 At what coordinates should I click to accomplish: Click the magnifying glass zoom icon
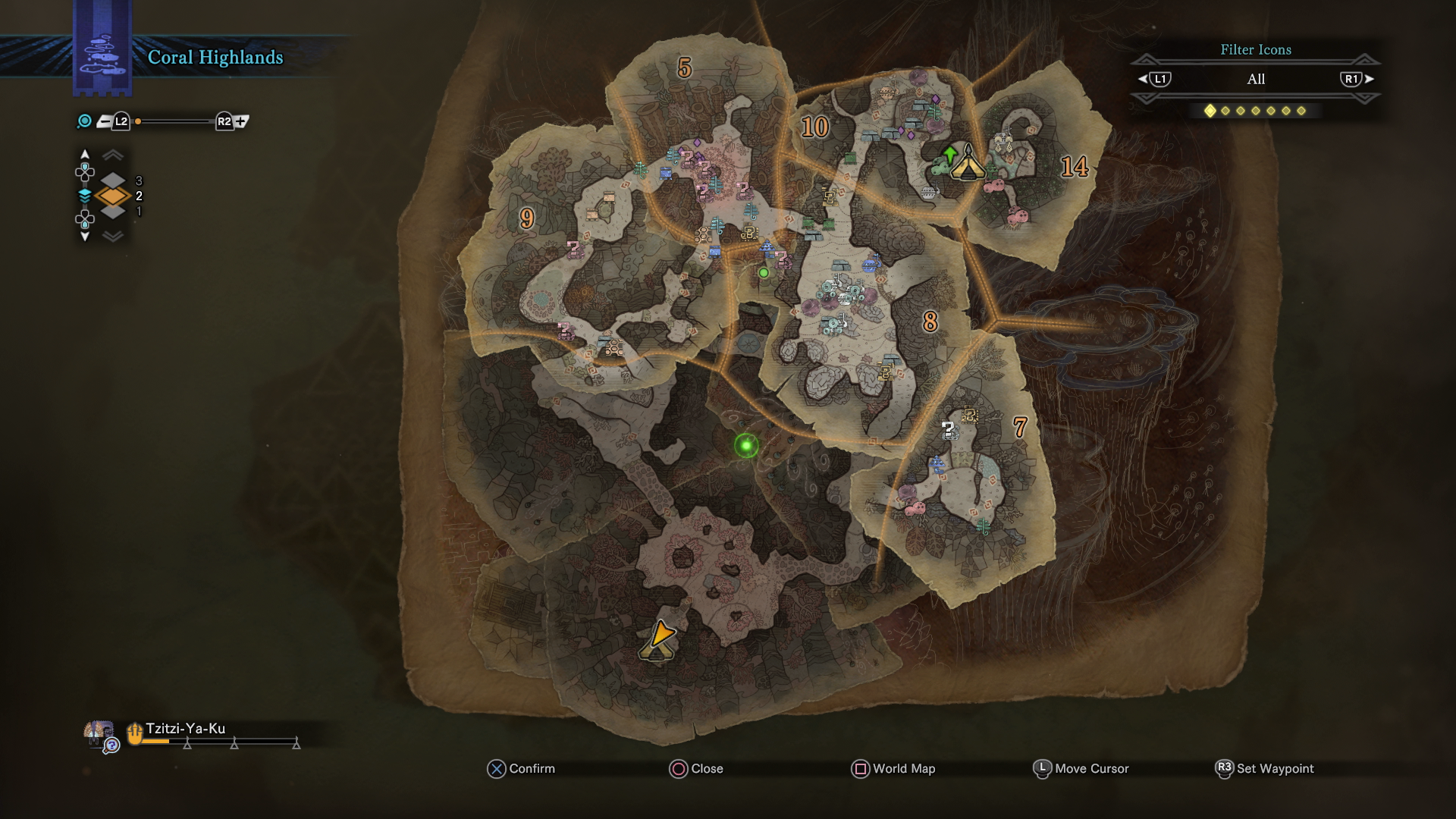click(x=83, y=121)
